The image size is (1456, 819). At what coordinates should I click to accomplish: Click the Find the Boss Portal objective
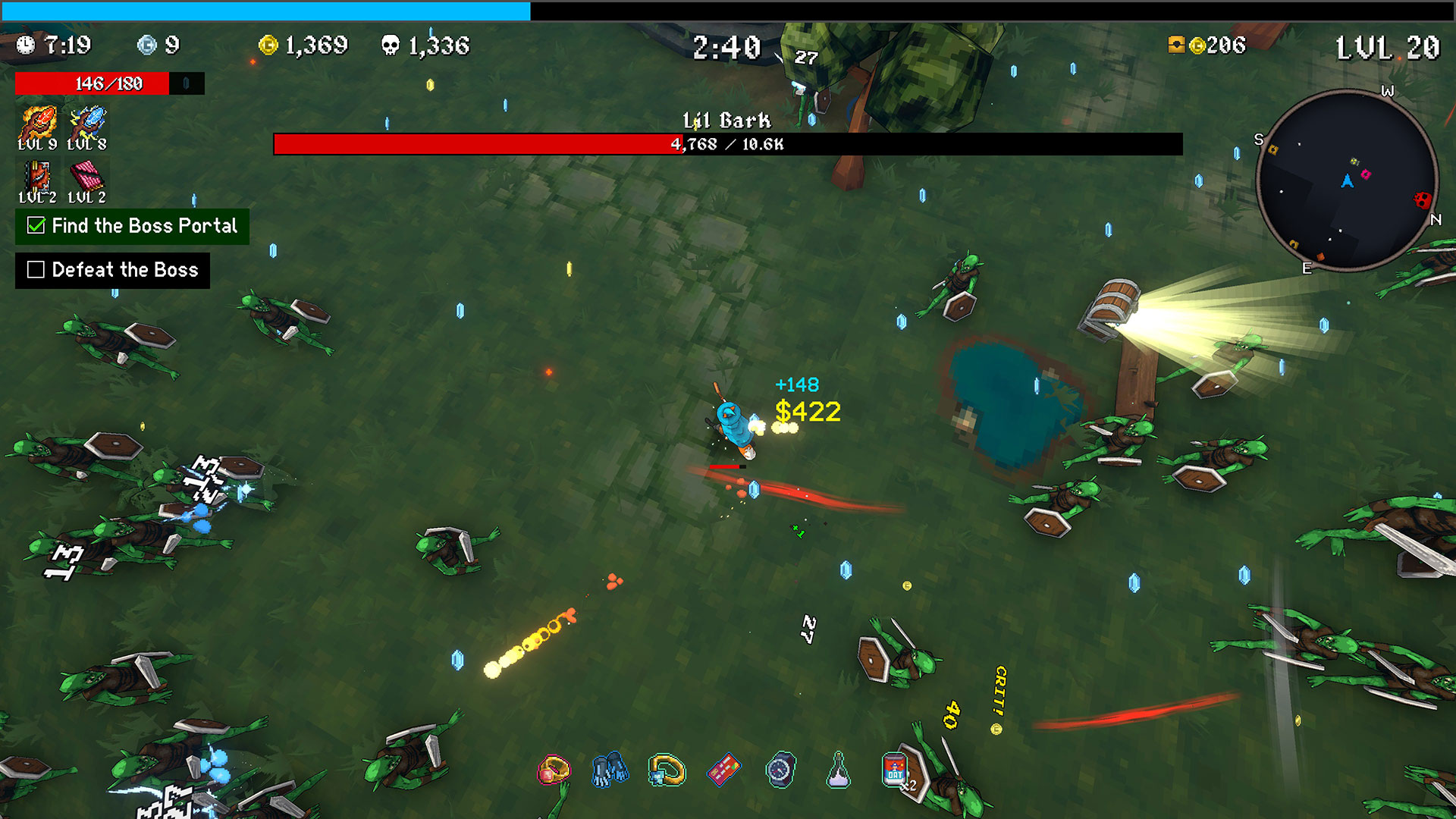132,226
